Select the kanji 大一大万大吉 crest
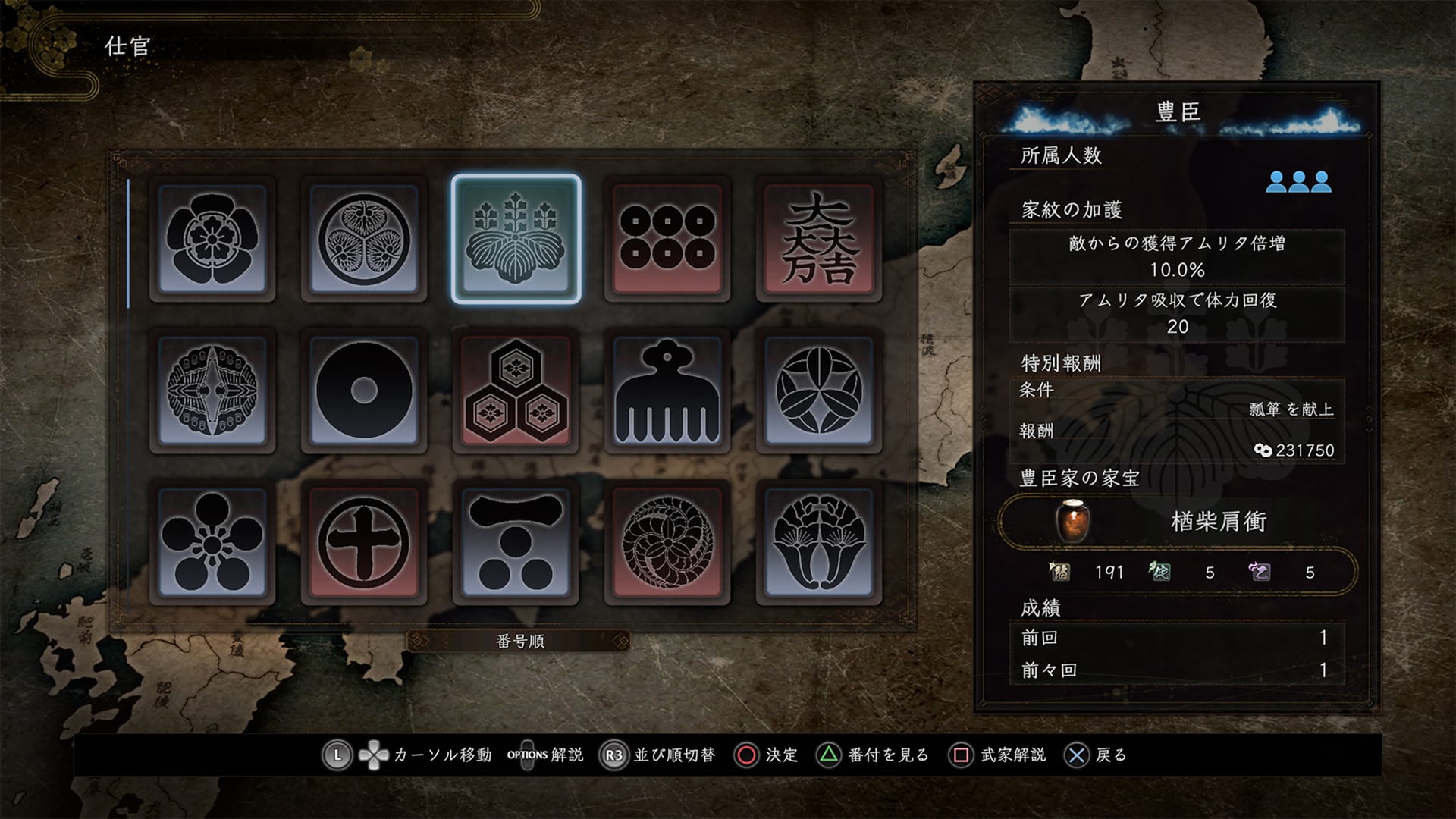Viewport: 1456px width, 819px height. pyautogui.click(x=819, y=239)
